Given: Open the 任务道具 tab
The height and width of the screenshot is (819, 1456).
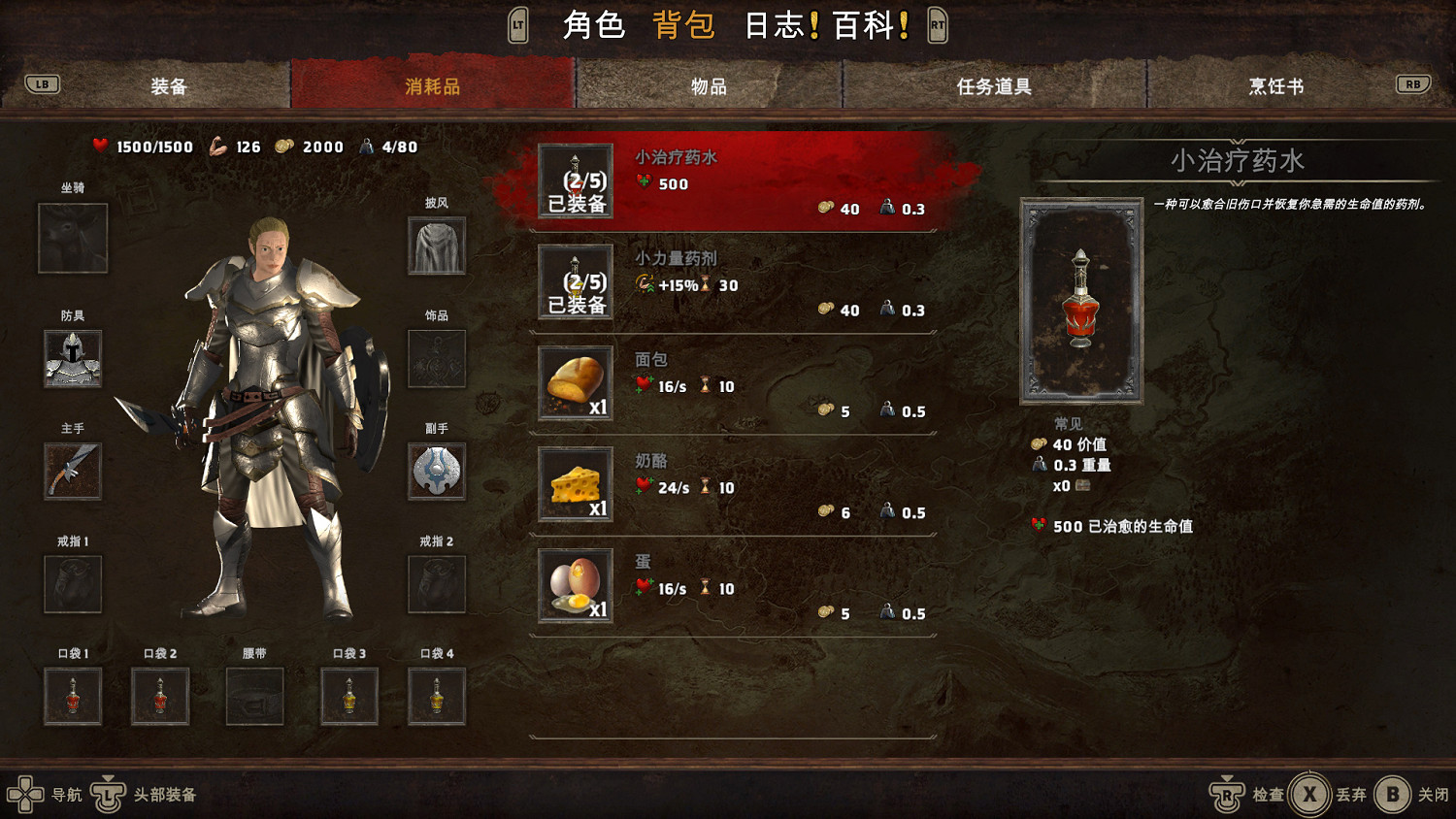Looking at the screenshot, I should [x=994, y=85].
